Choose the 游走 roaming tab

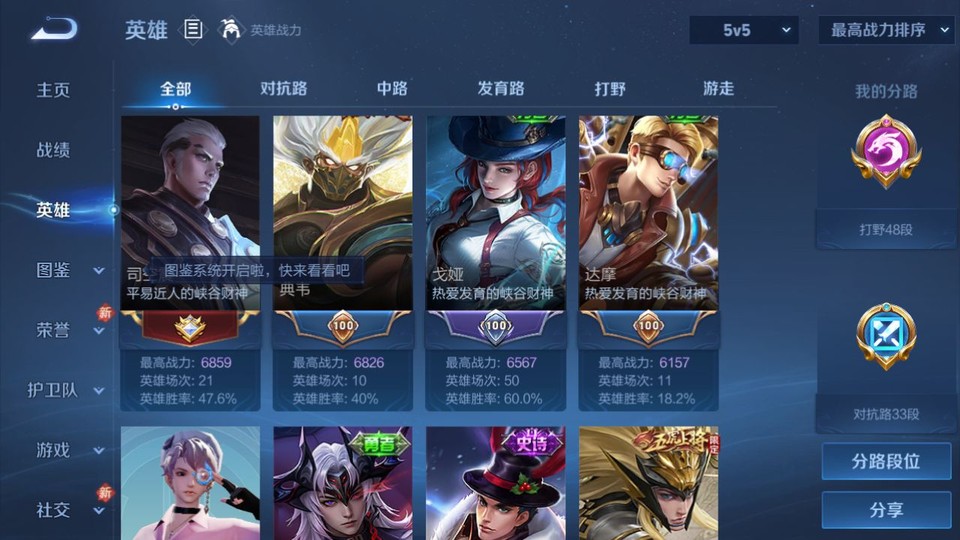pyautogui.click(x=718, y=88)
